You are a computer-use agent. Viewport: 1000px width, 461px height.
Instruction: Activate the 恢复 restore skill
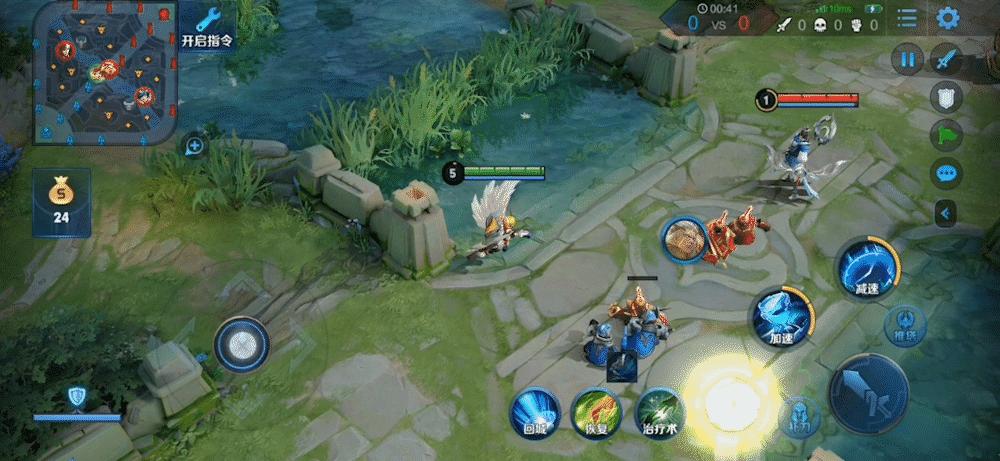(596, 412)
